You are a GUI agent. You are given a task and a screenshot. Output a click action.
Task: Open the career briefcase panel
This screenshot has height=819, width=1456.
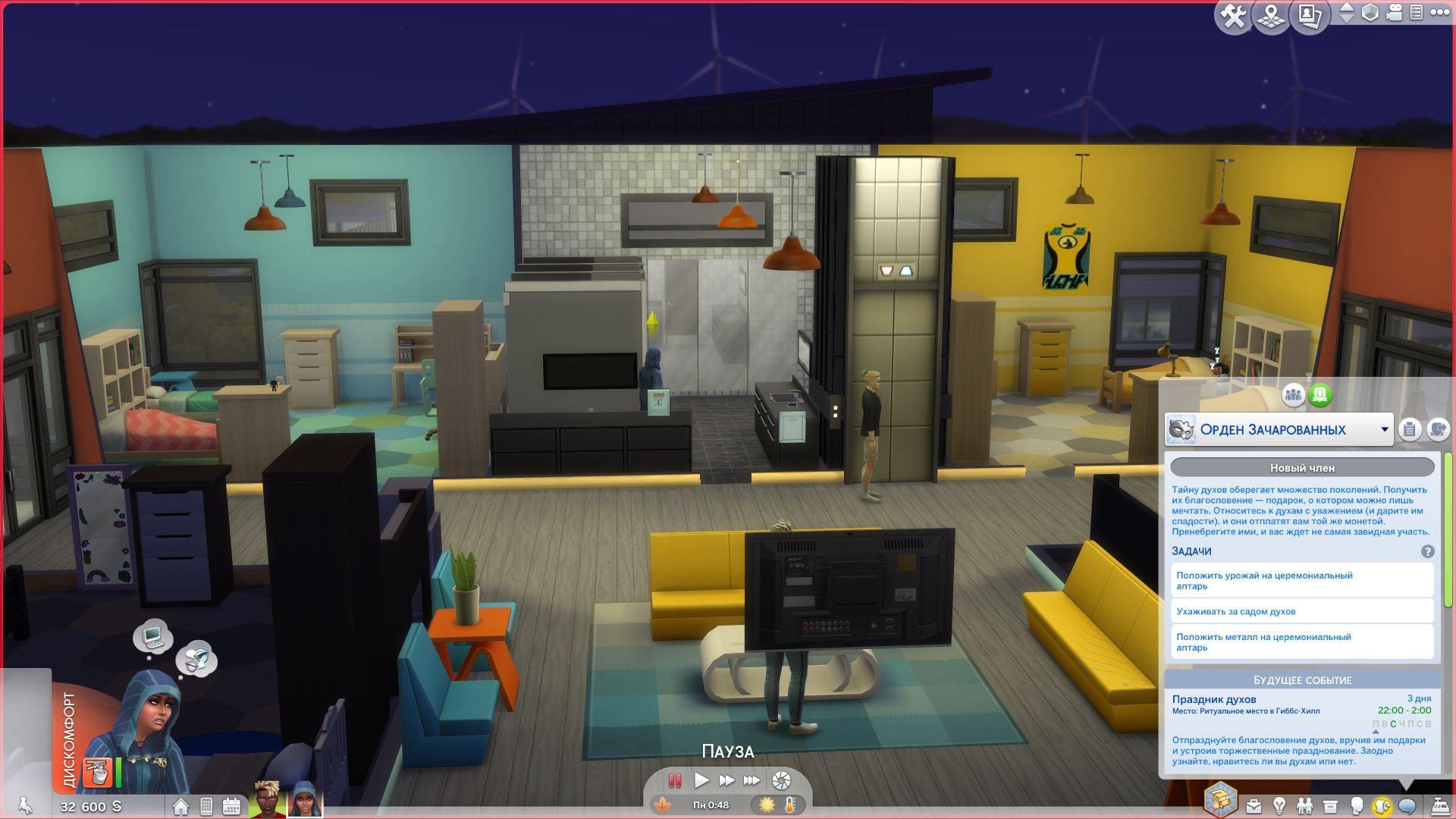click(1253, 805)
